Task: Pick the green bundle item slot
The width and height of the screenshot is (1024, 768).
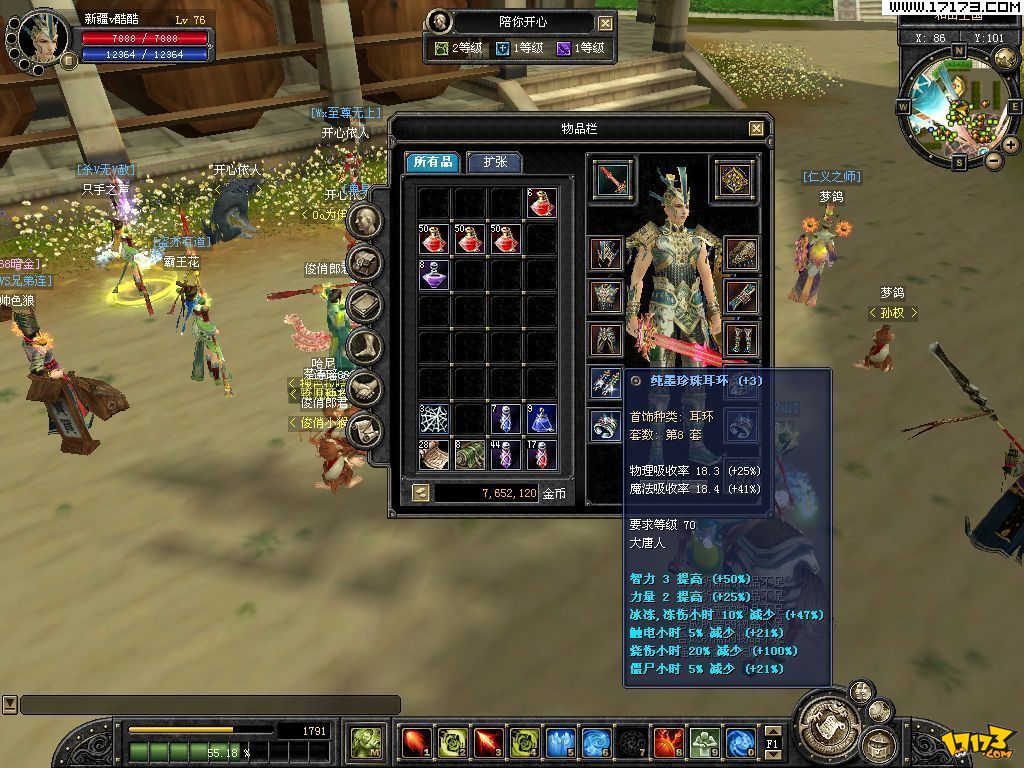Action: pyautogui.click(x=470, y=455)
